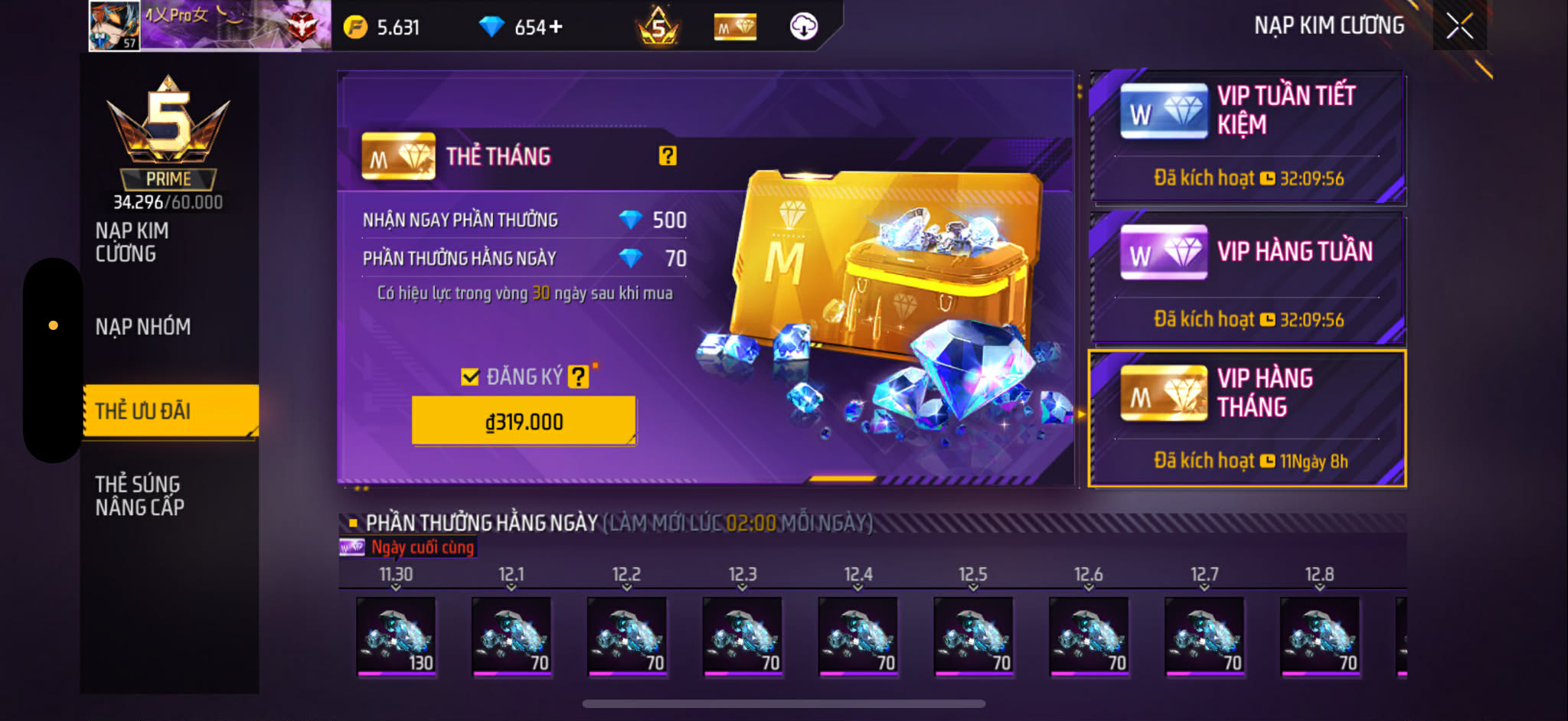Screen dimensions: 1568x721
Task: Select VIP Hàng Tháng card
Action: (x=1248, y=418)
